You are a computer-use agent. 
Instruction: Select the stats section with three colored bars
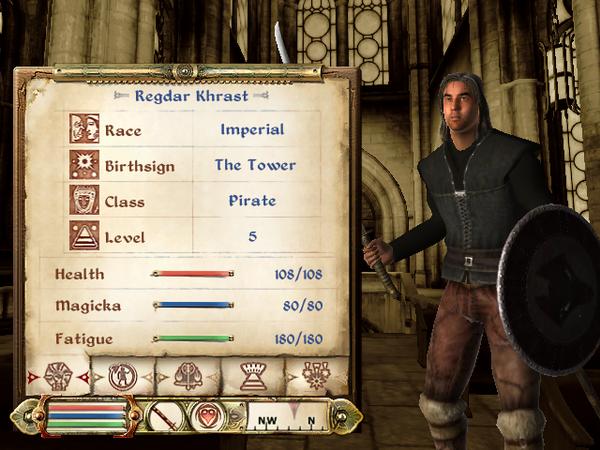tap(85, 415)
